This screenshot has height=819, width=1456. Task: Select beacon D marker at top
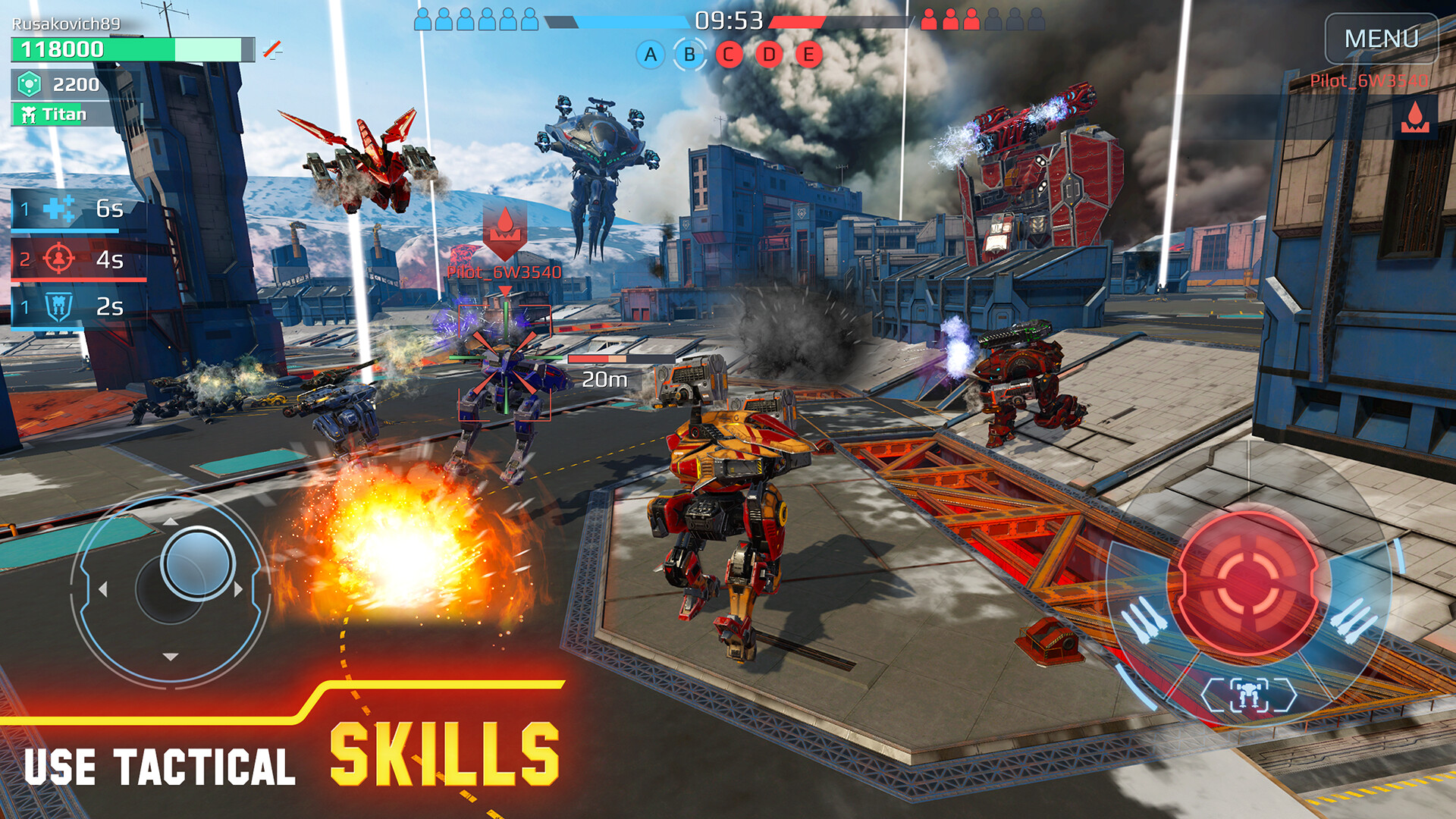click(x=770, y=54)
